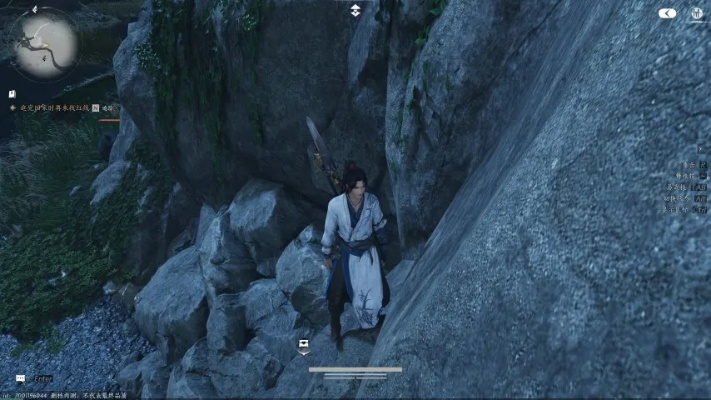Click the double-arrow marker at top center
This screenshot has width=711, height=400.
[x=355, y=11]
